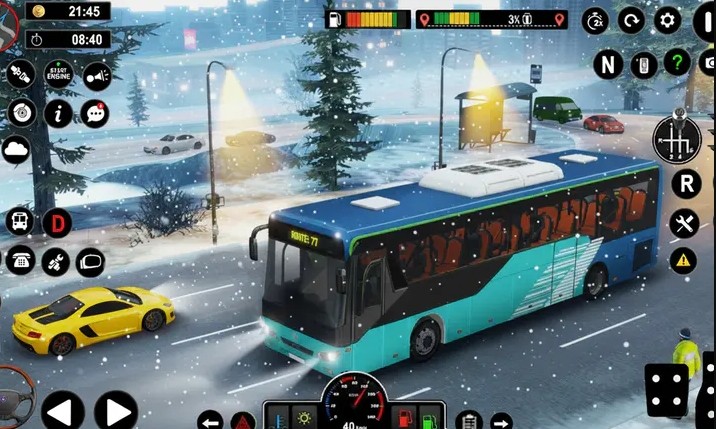This screenshot has width=716, height=429.
Task: Steer right with the right arrow
Action: (116, 410)
